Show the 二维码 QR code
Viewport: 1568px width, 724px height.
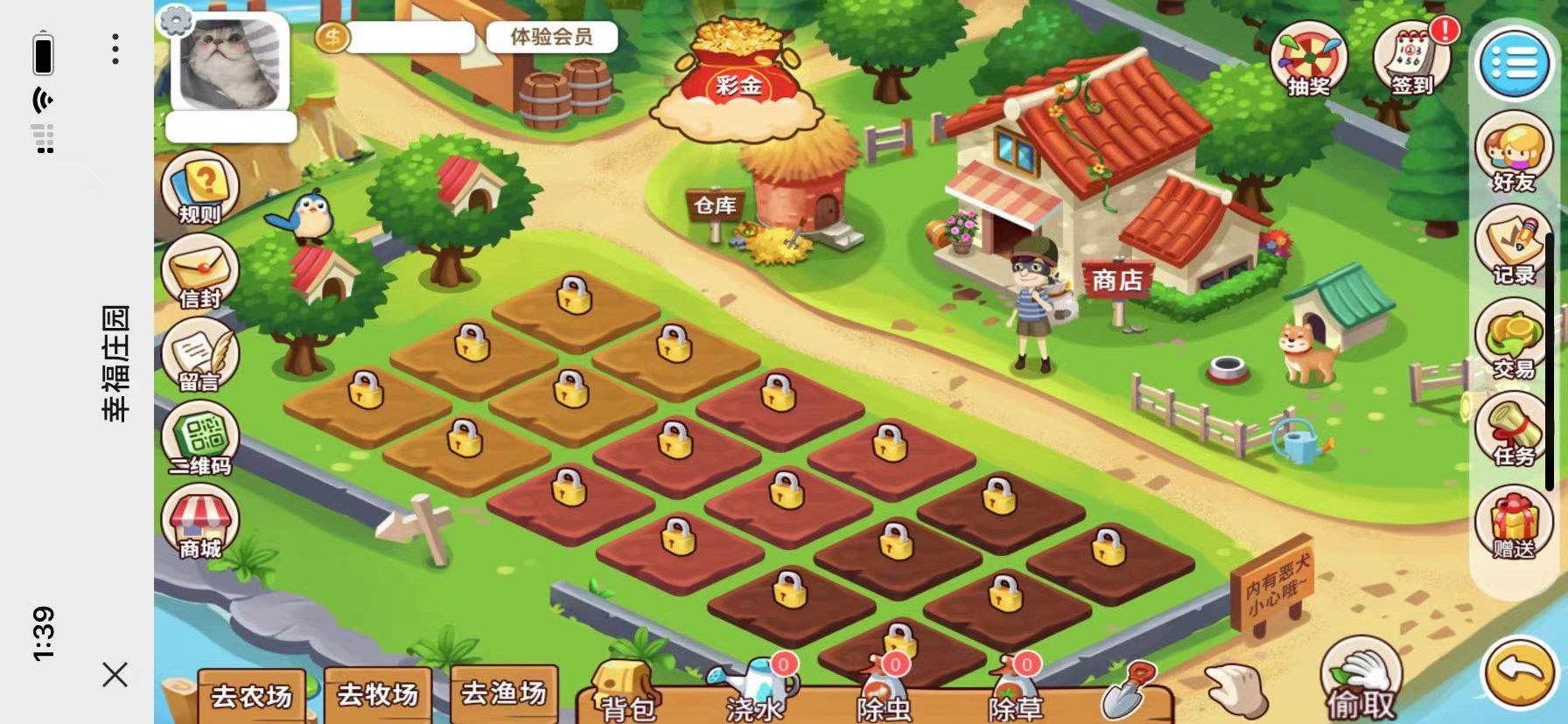coord(199,440)
